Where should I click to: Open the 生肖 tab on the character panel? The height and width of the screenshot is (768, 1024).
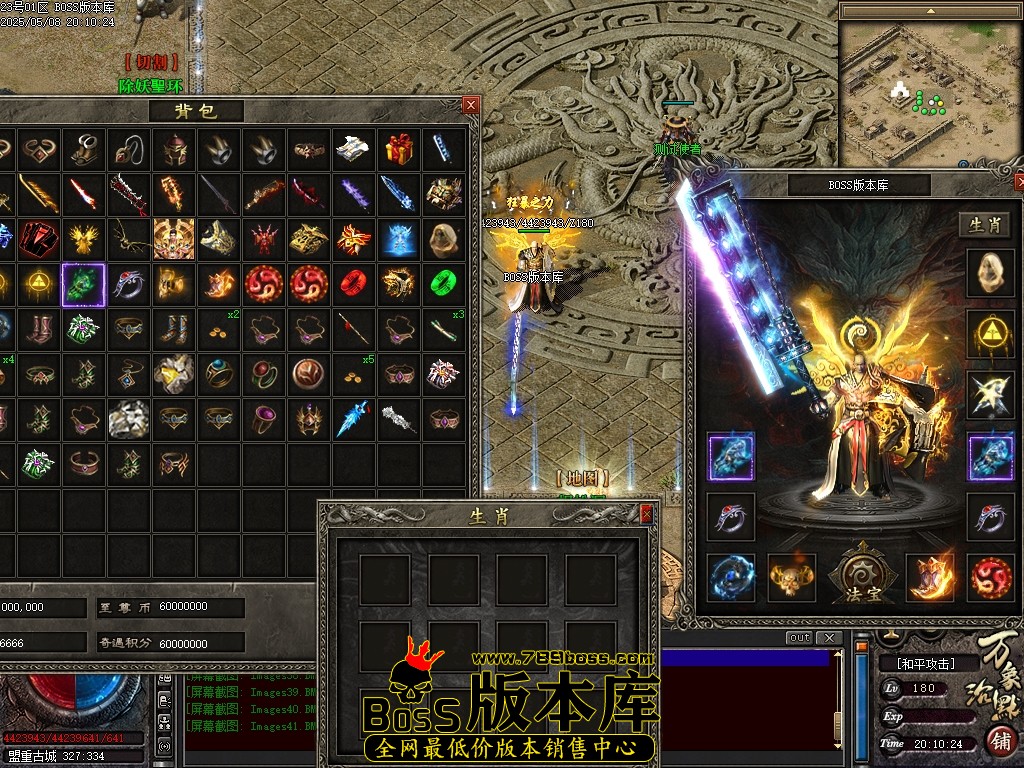pos(987,225)
